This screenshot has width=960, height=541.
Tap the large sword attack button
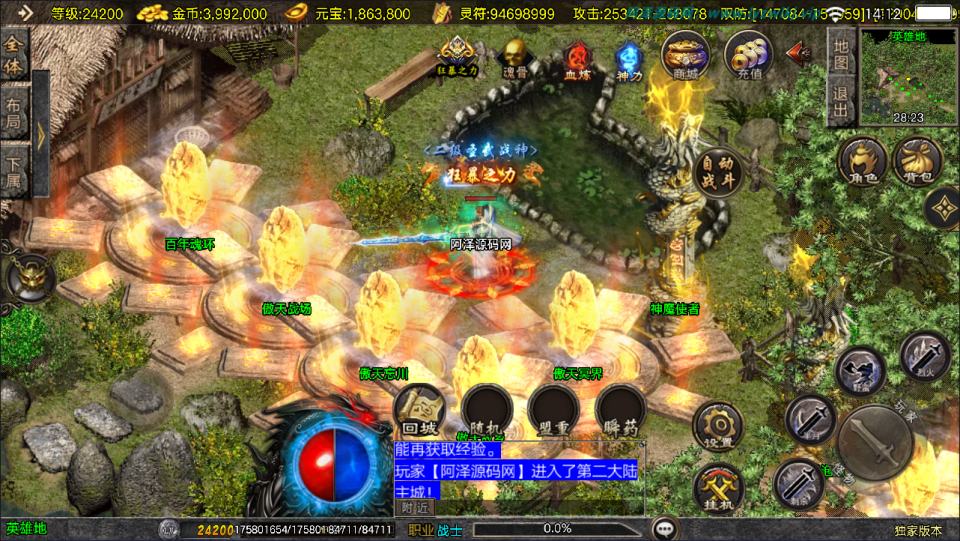click(875, 442)
